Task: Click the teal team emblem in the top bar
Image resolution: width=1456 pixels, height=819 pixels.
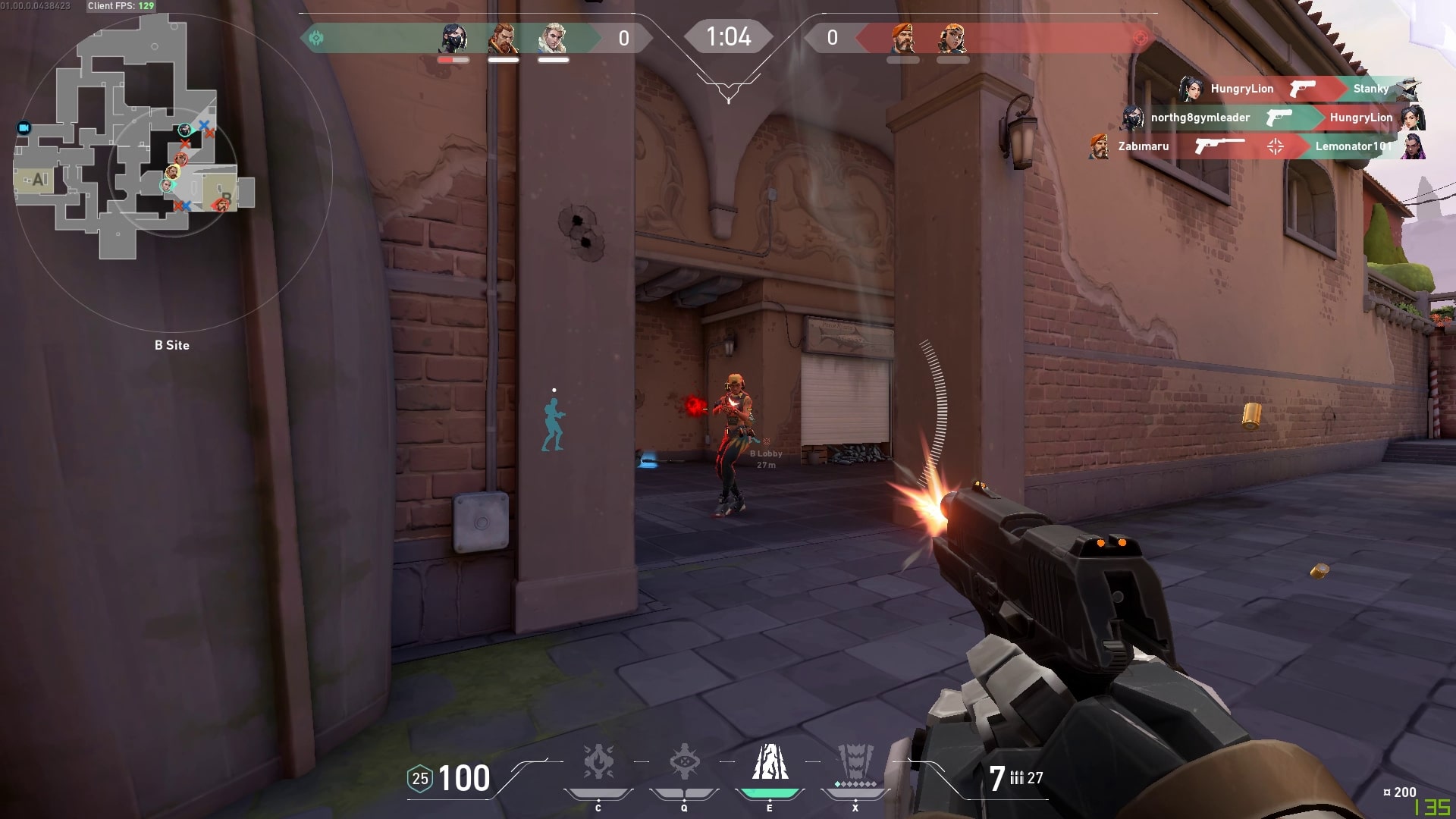Action: [316, 38]
